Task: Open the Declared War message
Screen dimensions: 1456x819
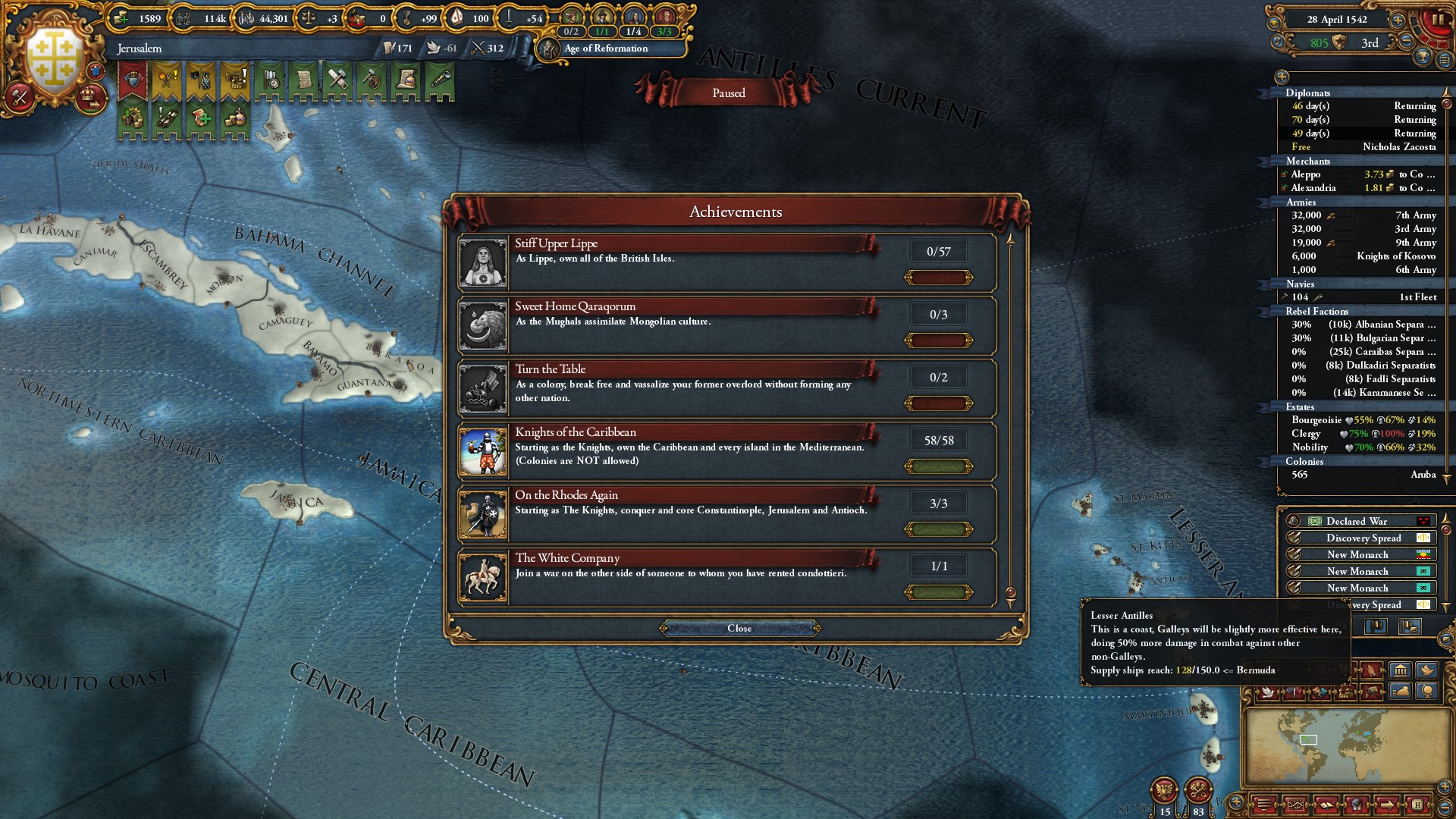Action: point(1357,521)
